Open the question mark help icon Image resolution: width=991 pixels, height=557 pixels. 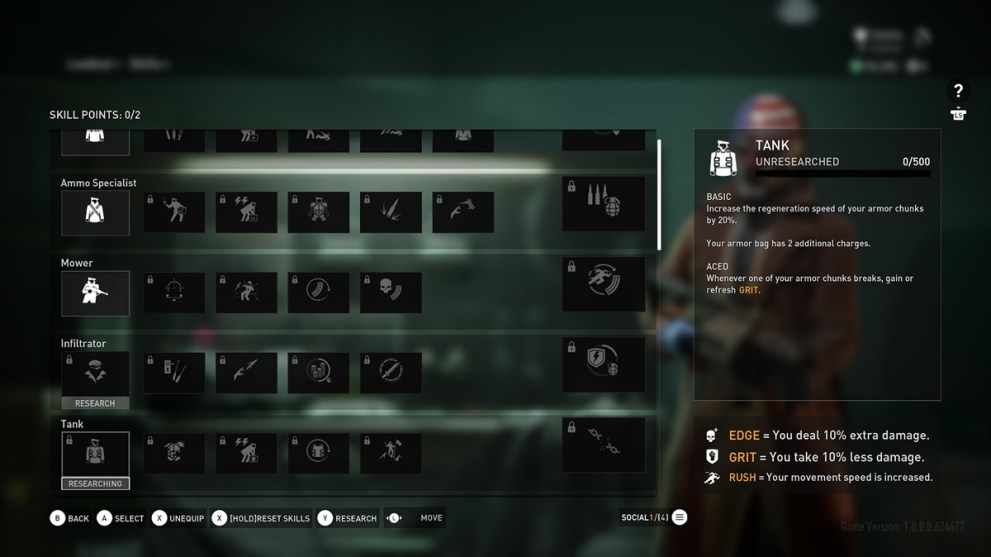pyautogui.click(x=958, y=91)
